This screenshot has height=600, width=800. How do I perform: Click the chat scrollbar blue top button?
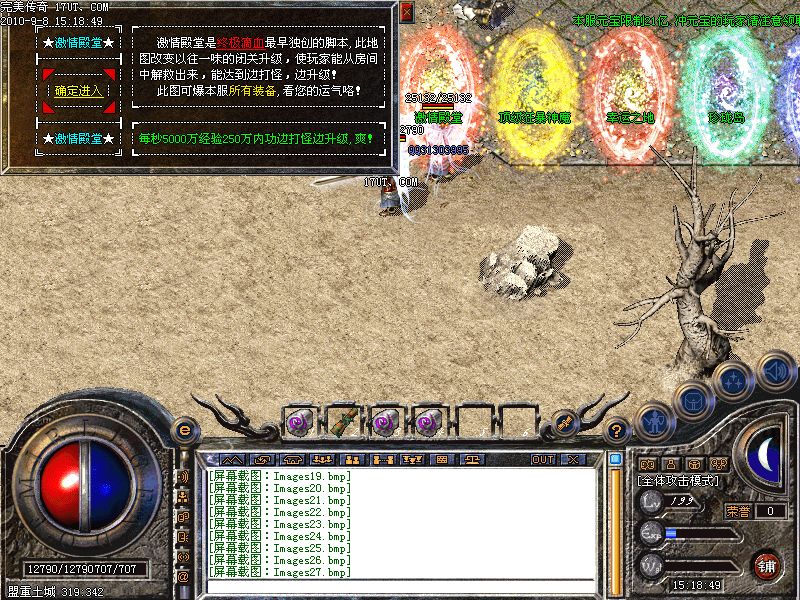[615, 460]
